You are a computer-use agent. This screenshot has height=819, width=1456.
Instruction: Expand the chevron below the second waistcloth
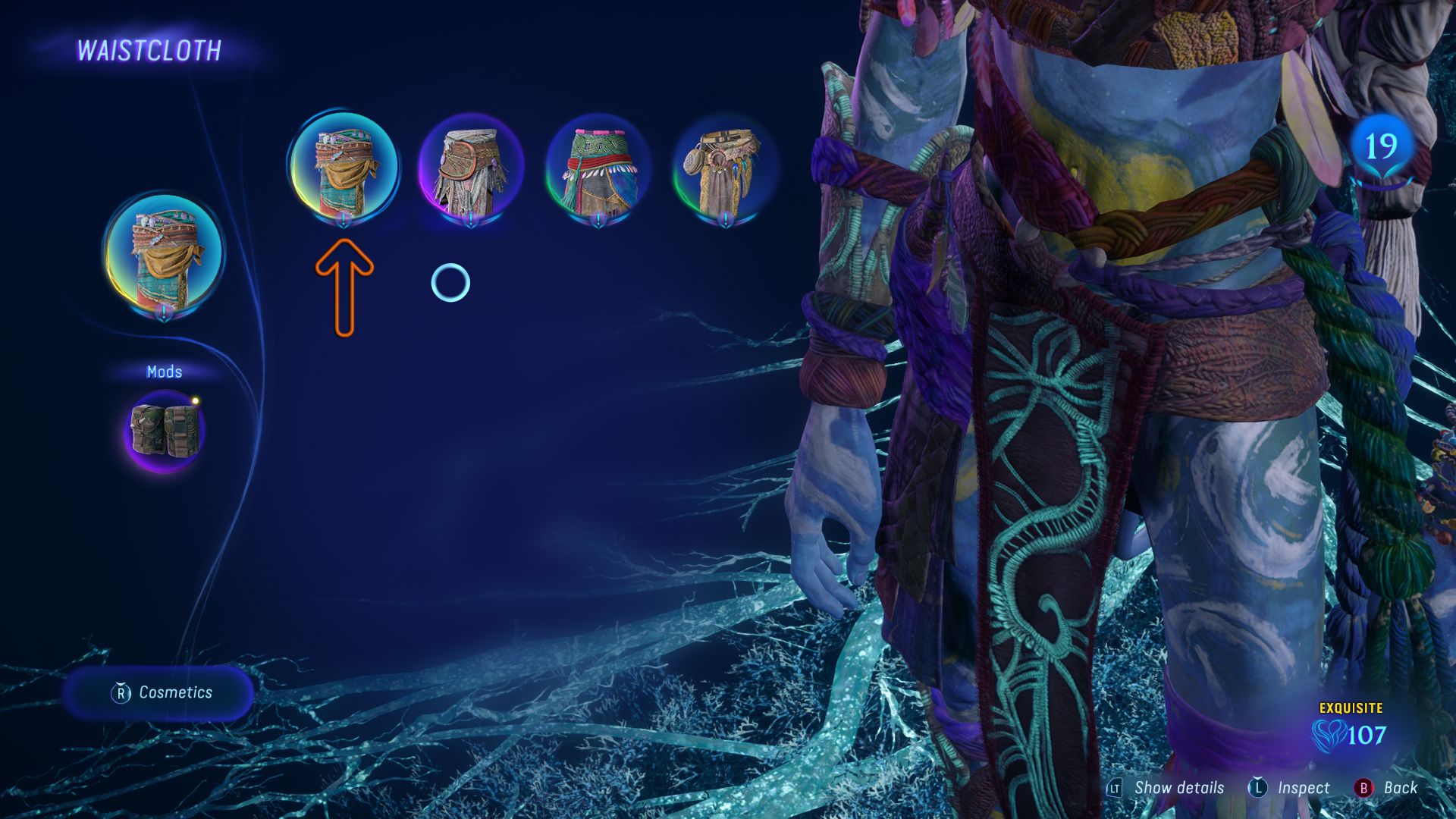point(472,218)
